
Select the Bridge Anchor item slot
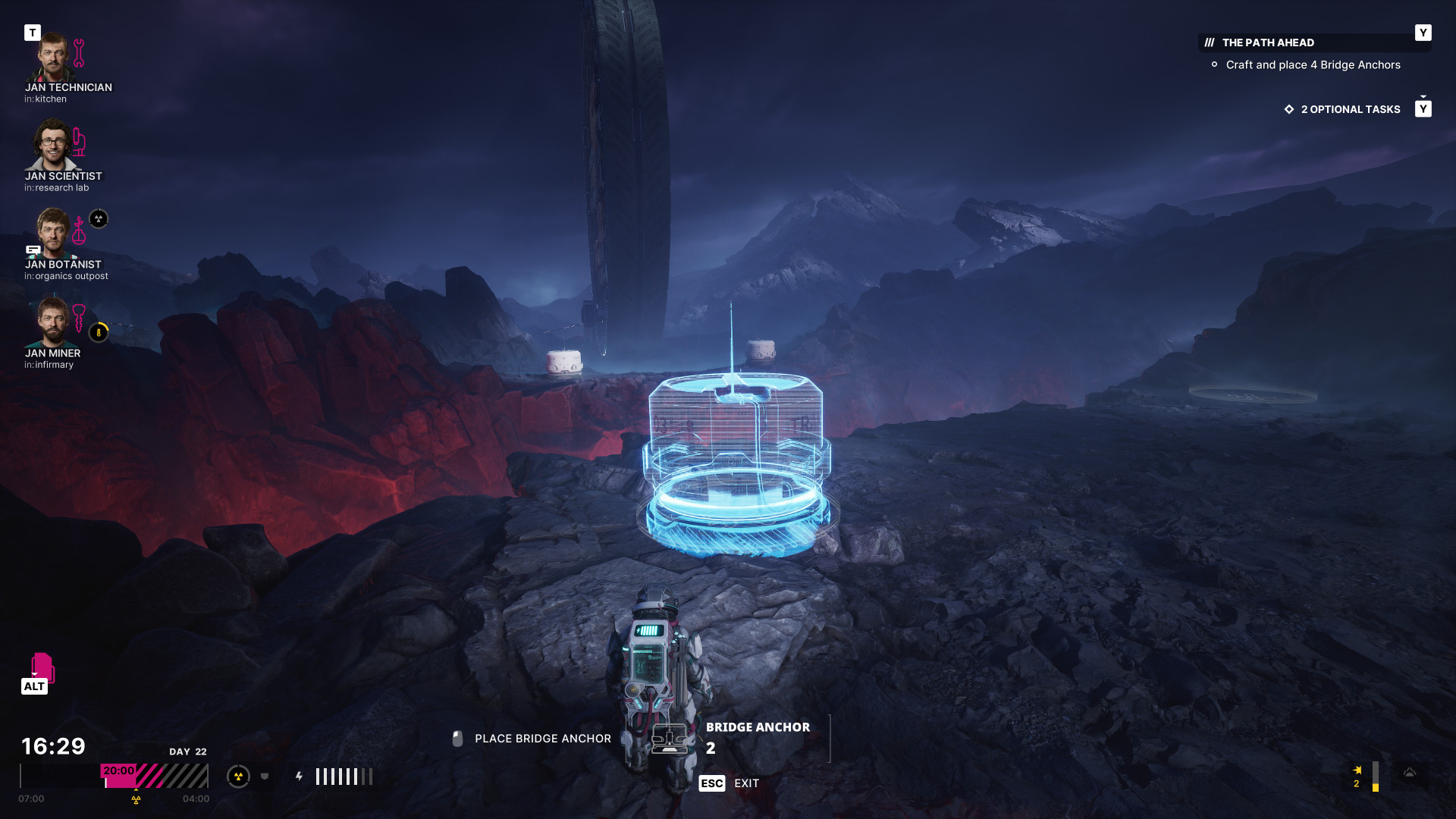tap(669, 738)
